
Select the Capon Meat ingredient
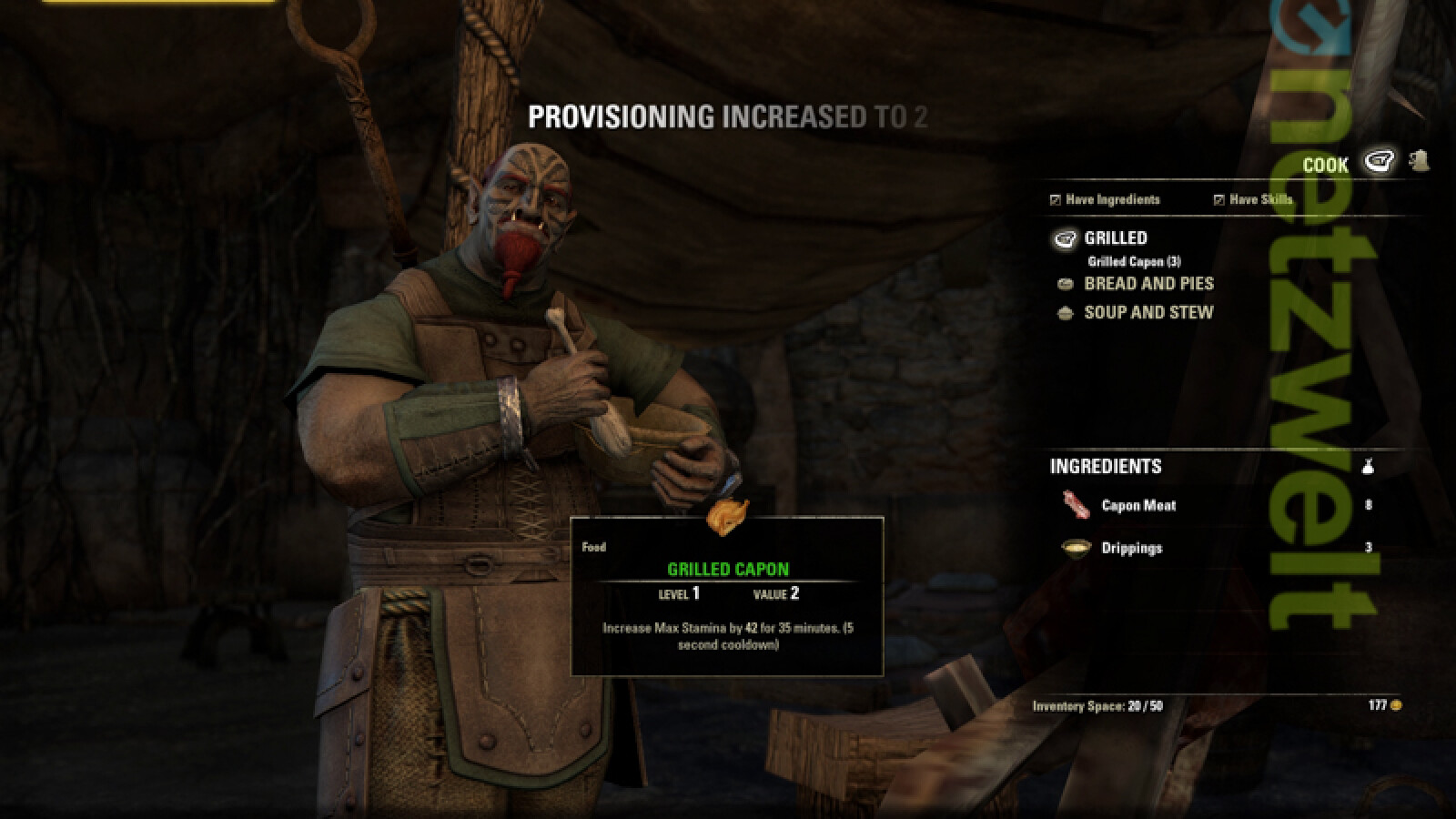[x=1138, y=505]
